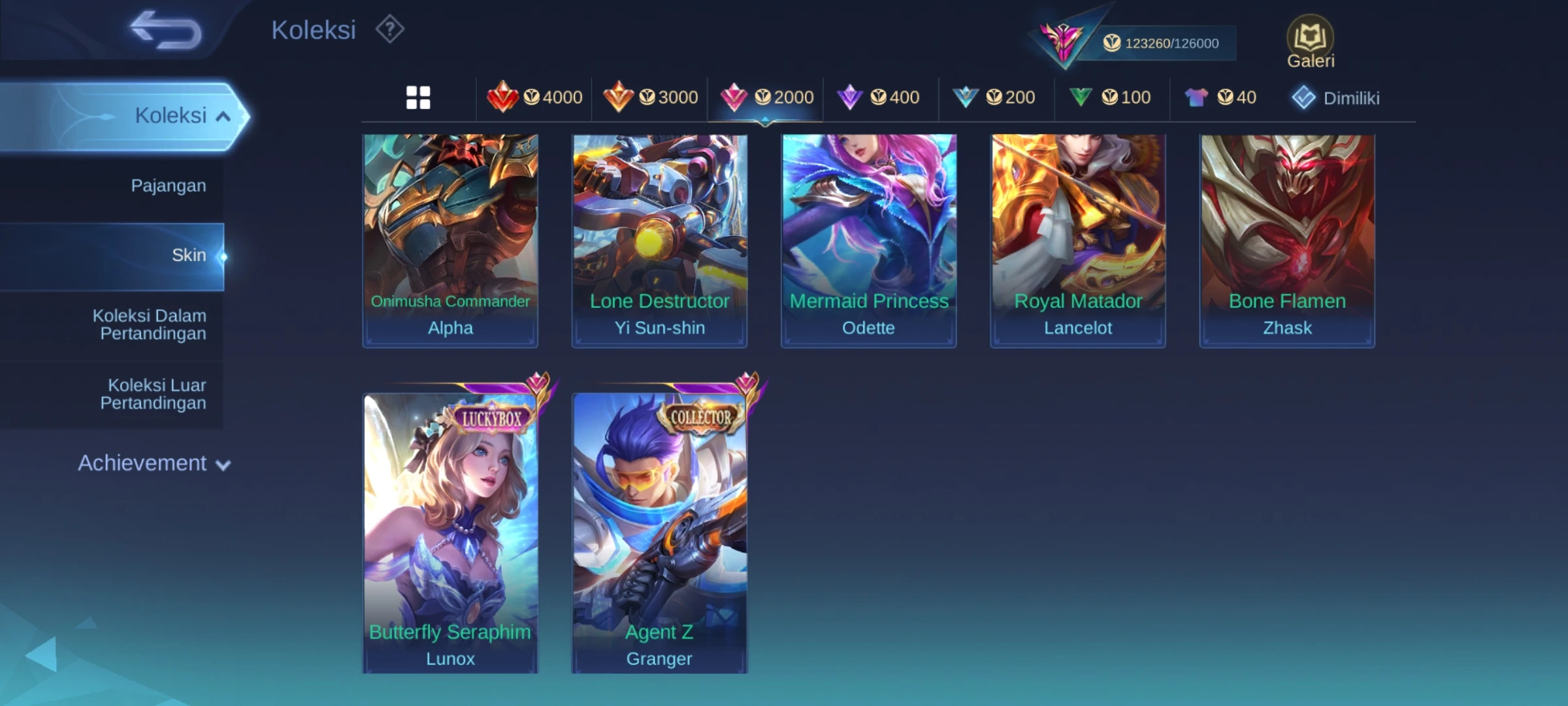Choose Lunox's Butterfly Seraphim skin card
This screenshot has width=1568, height=706.
(450, 532)
